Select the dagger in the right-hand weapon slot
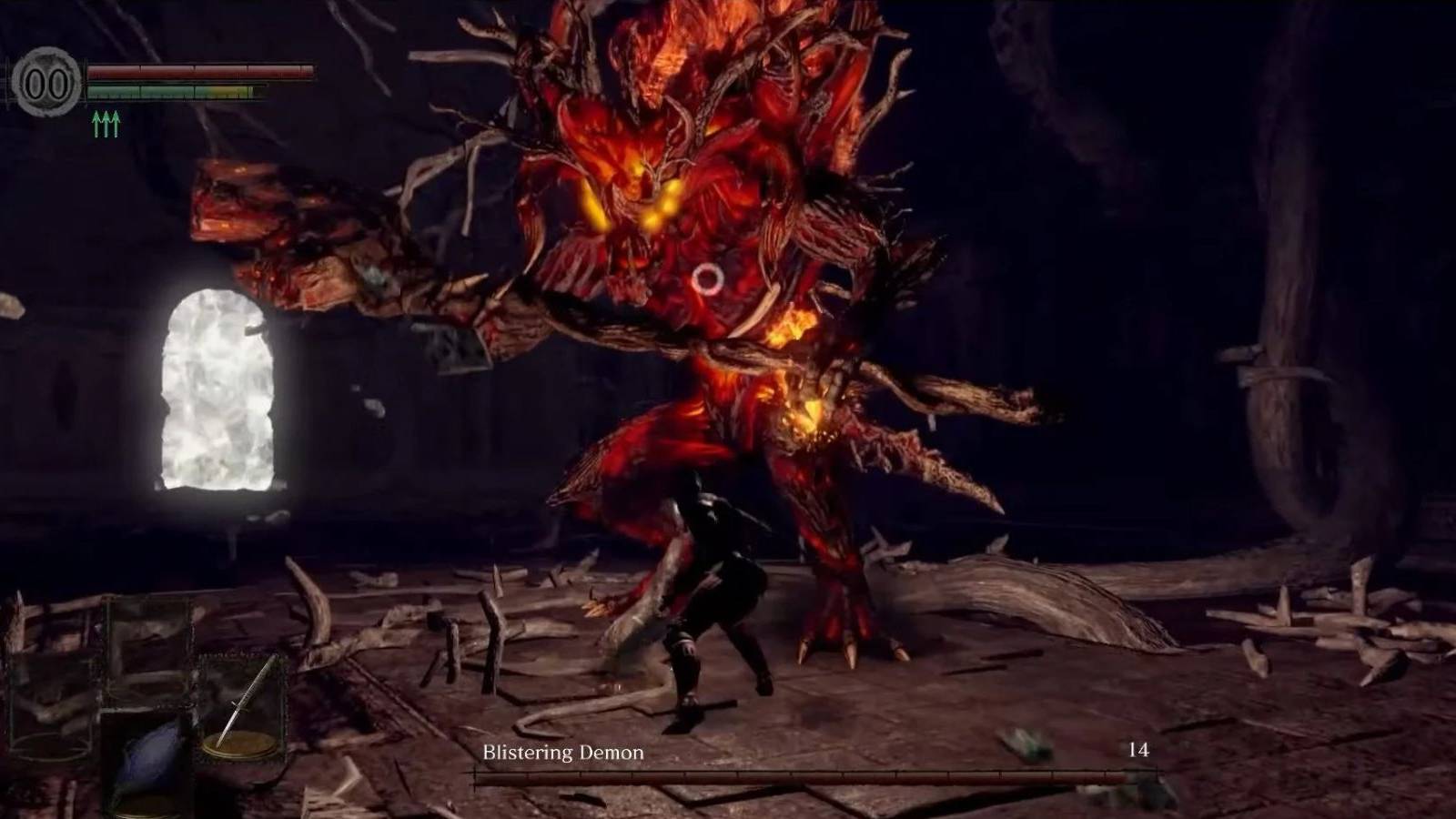Screen dimensions: 1456x819 click(x=246, y=701)
